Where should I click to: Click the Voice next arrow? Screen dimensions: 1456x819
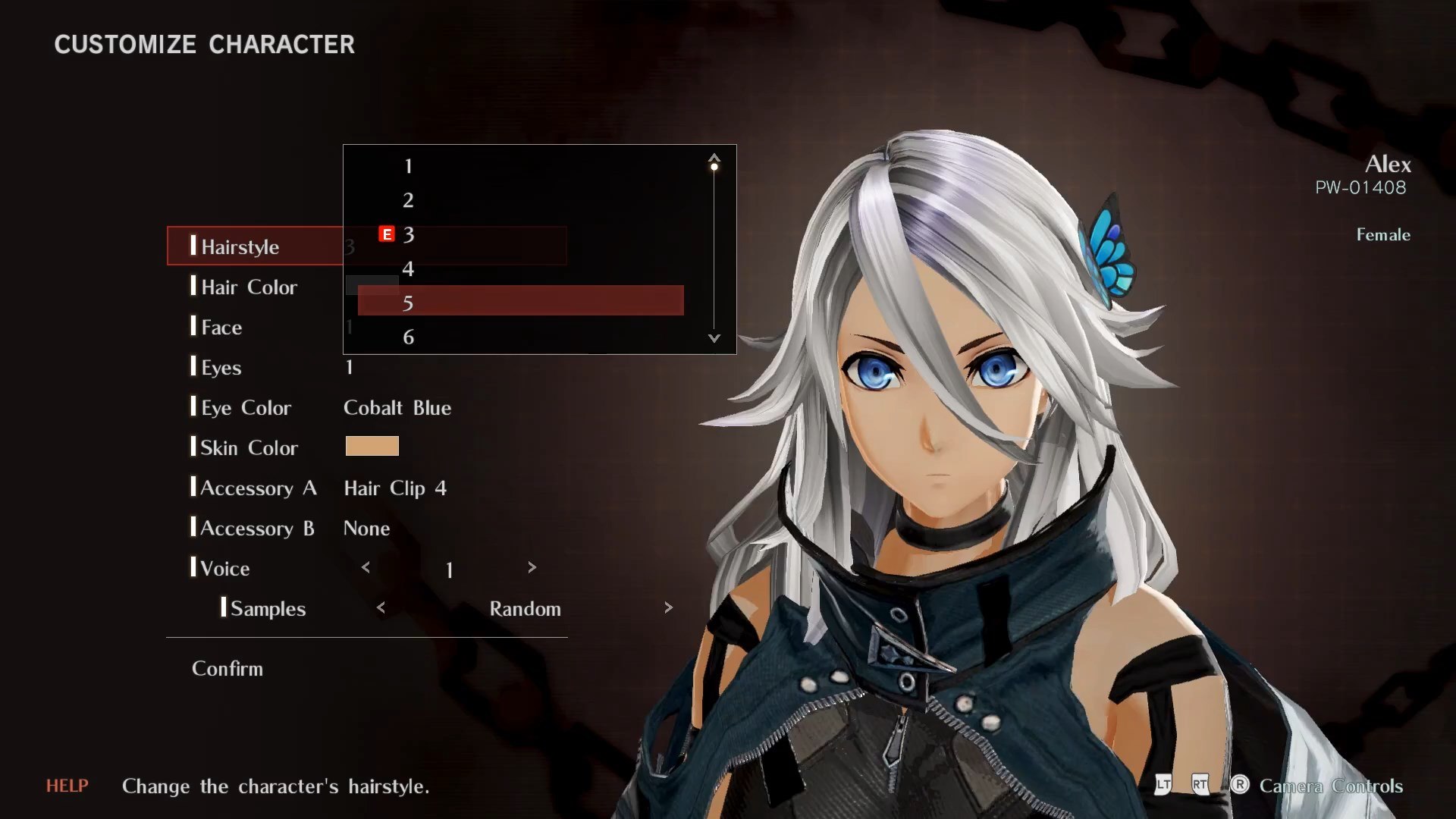tap(532, 567)
